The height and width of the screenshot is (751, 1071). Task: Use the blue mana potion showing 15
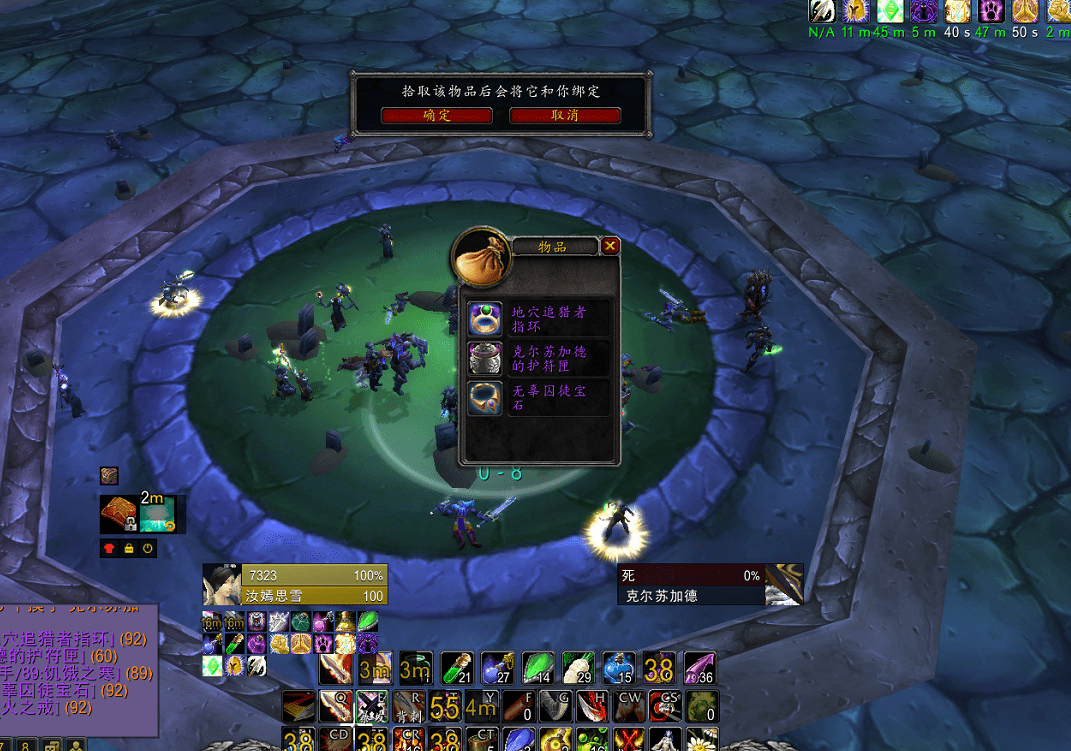[618, 668]
